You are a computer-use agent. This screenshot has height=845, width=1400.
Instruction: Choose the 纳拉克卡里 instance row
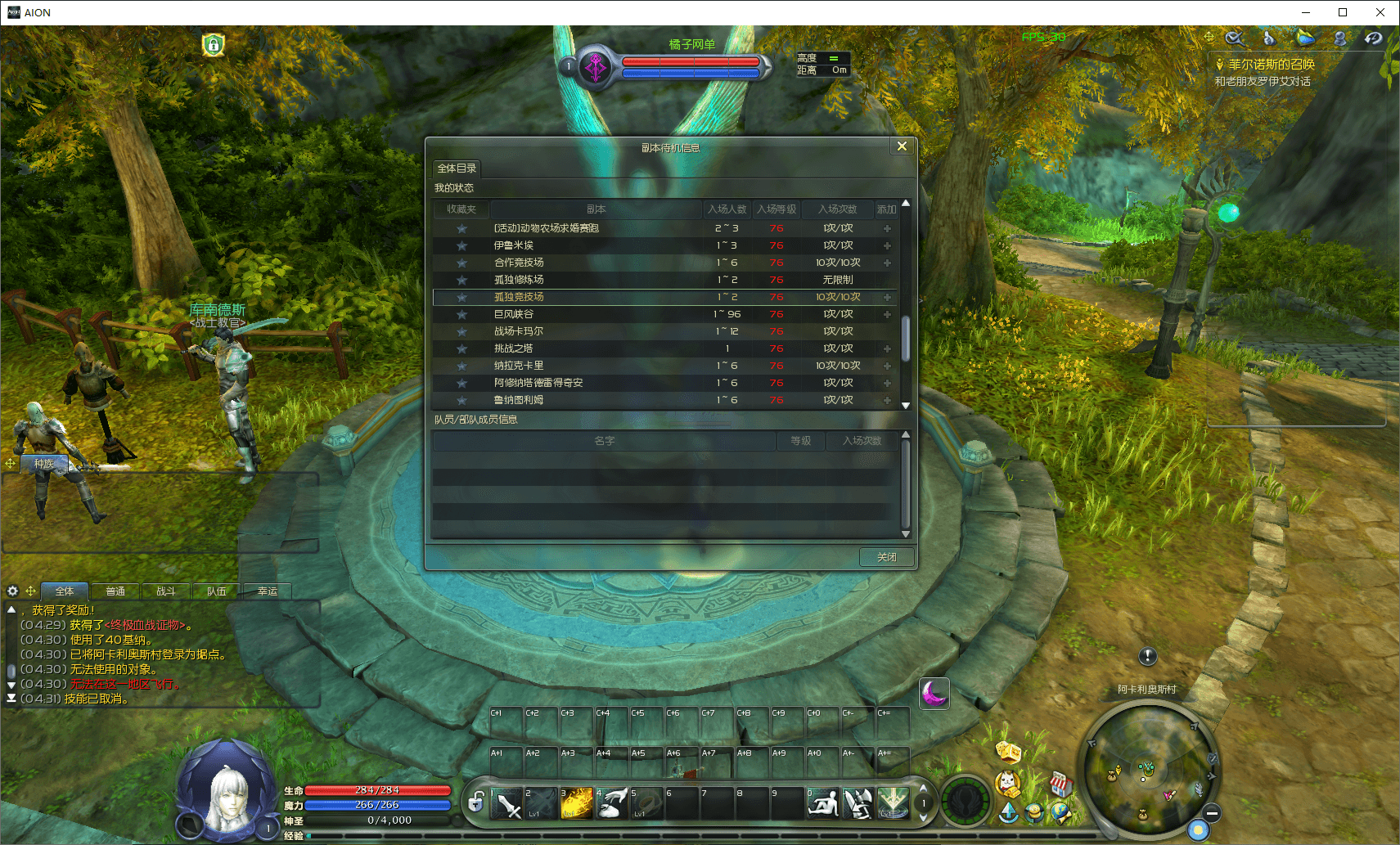[519, 366]
